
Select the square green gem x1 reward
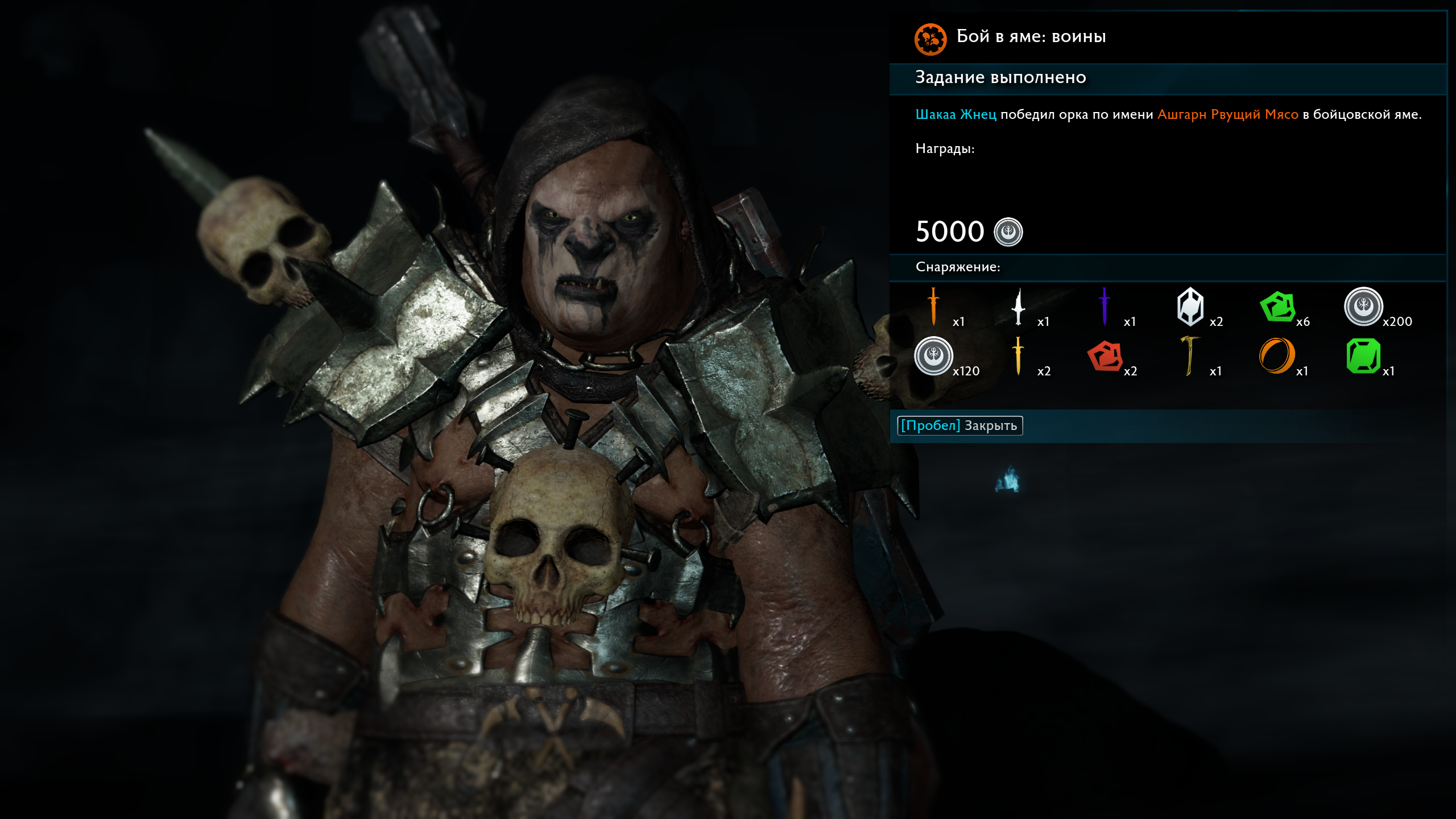1363,356
